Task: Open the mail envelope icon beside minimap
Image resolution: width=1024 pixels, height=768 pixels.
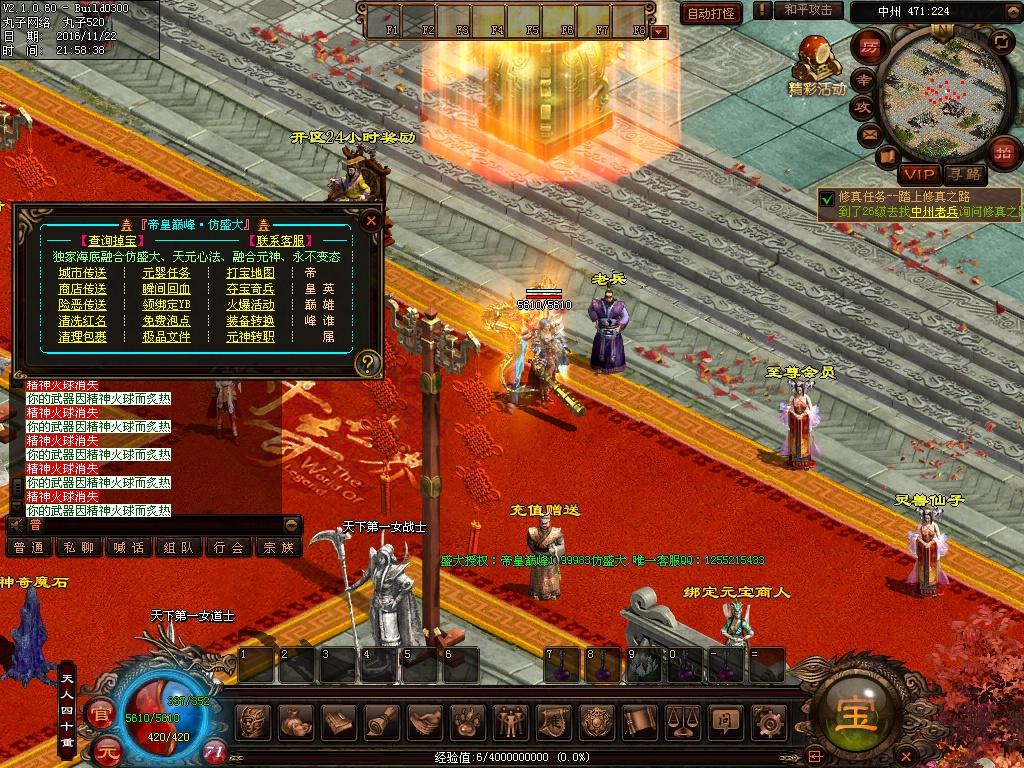Action: [x=868, y=133]
